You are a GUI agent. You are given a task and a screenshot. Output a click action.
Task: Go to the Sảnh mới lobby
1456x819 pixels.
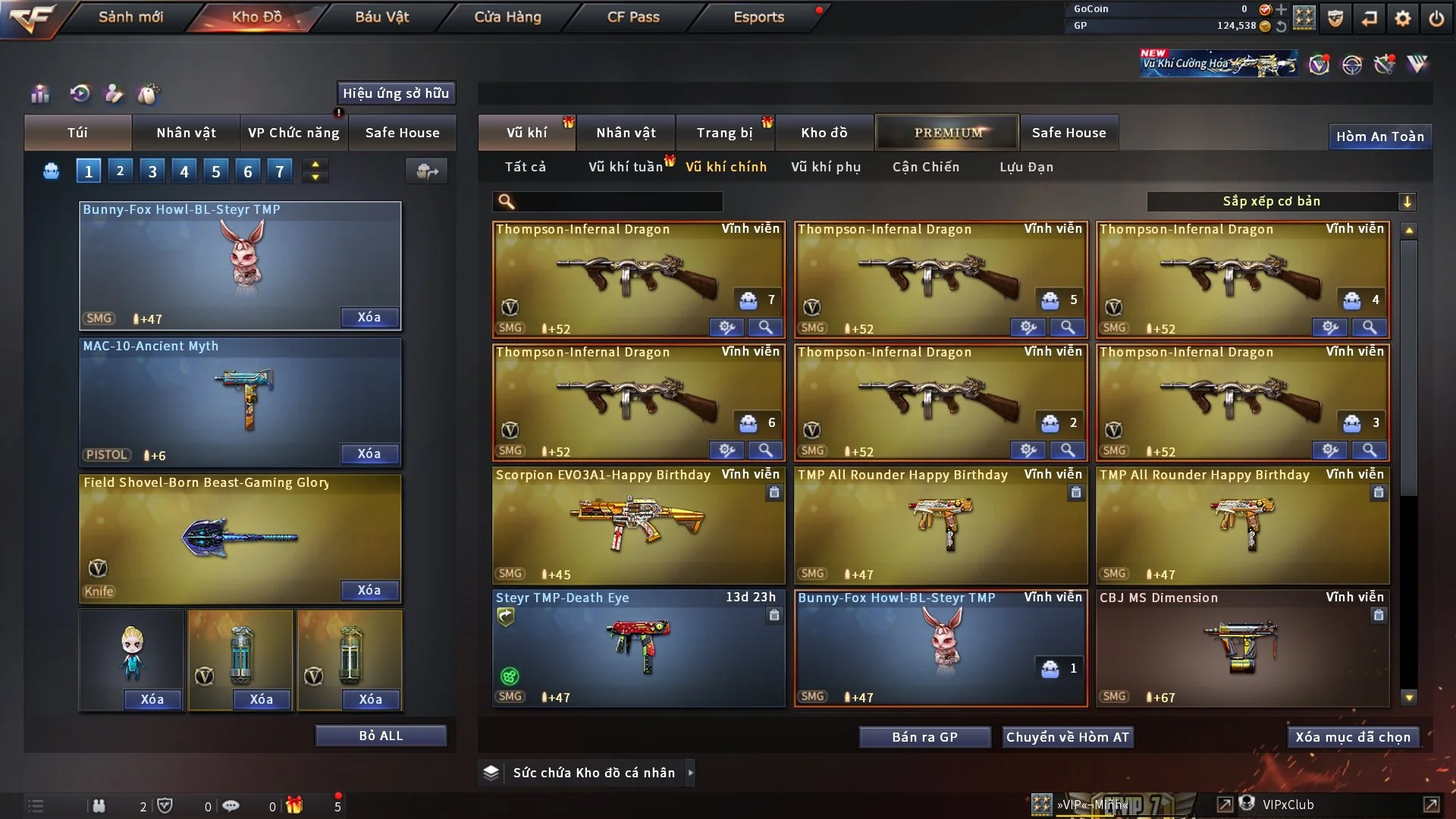click(130, 17)
